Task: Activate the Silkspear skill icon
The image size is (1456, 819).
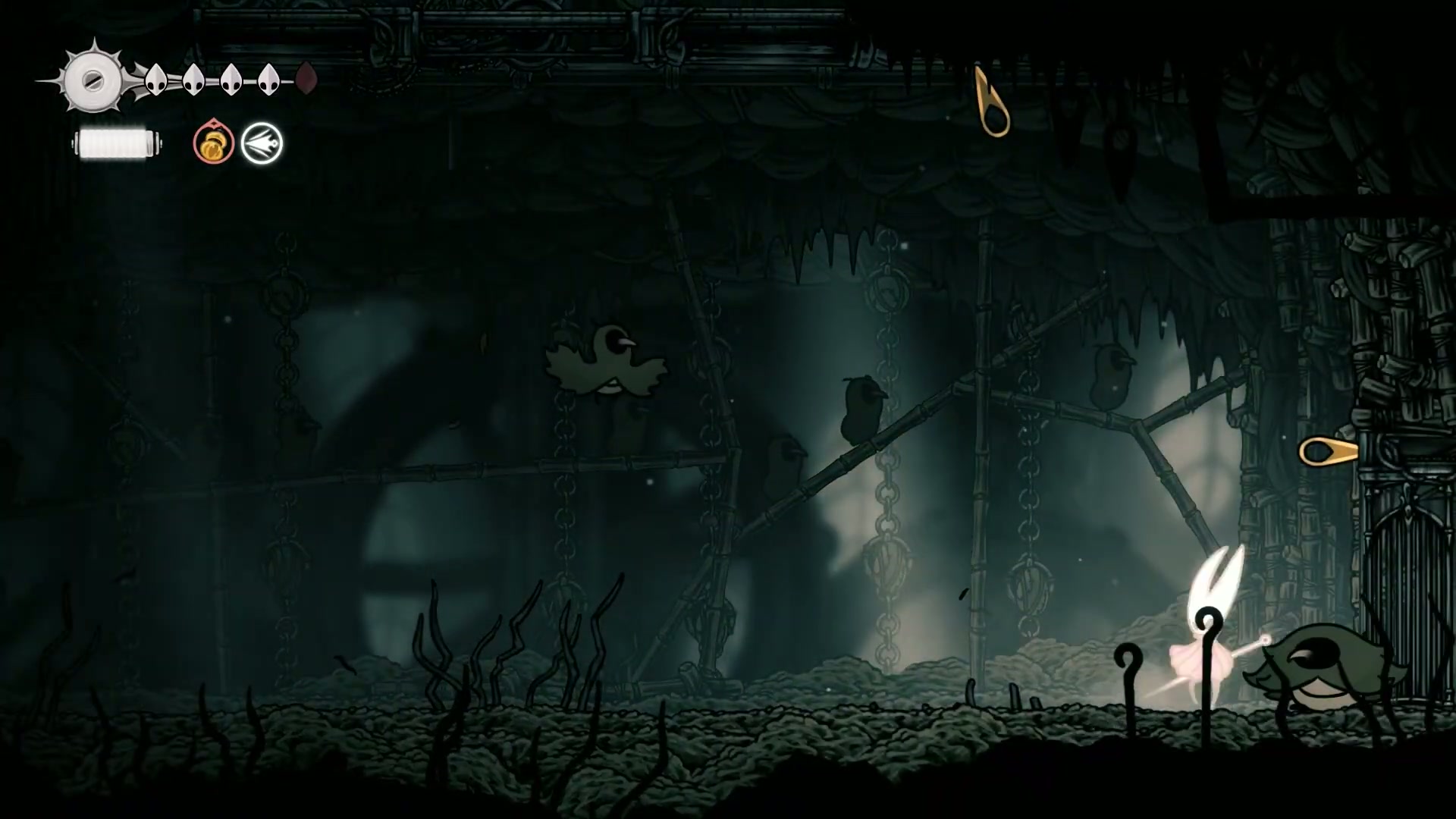Action: (262, 143)
